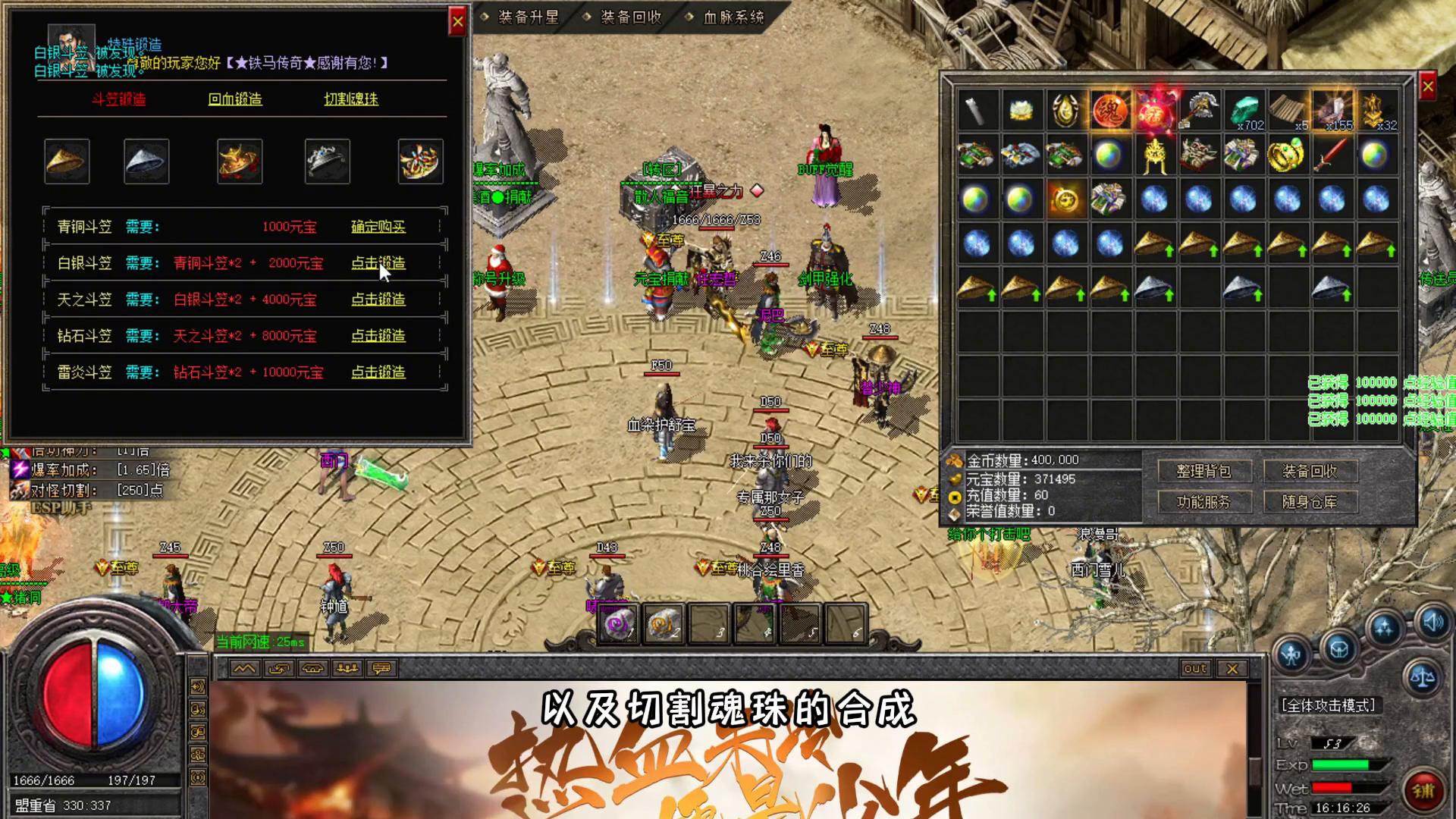Image resolution: width=1456 pixels, height=819 pixels.
Task: Confirm purchase of 青铜斗笠
Action: point(378,227)
